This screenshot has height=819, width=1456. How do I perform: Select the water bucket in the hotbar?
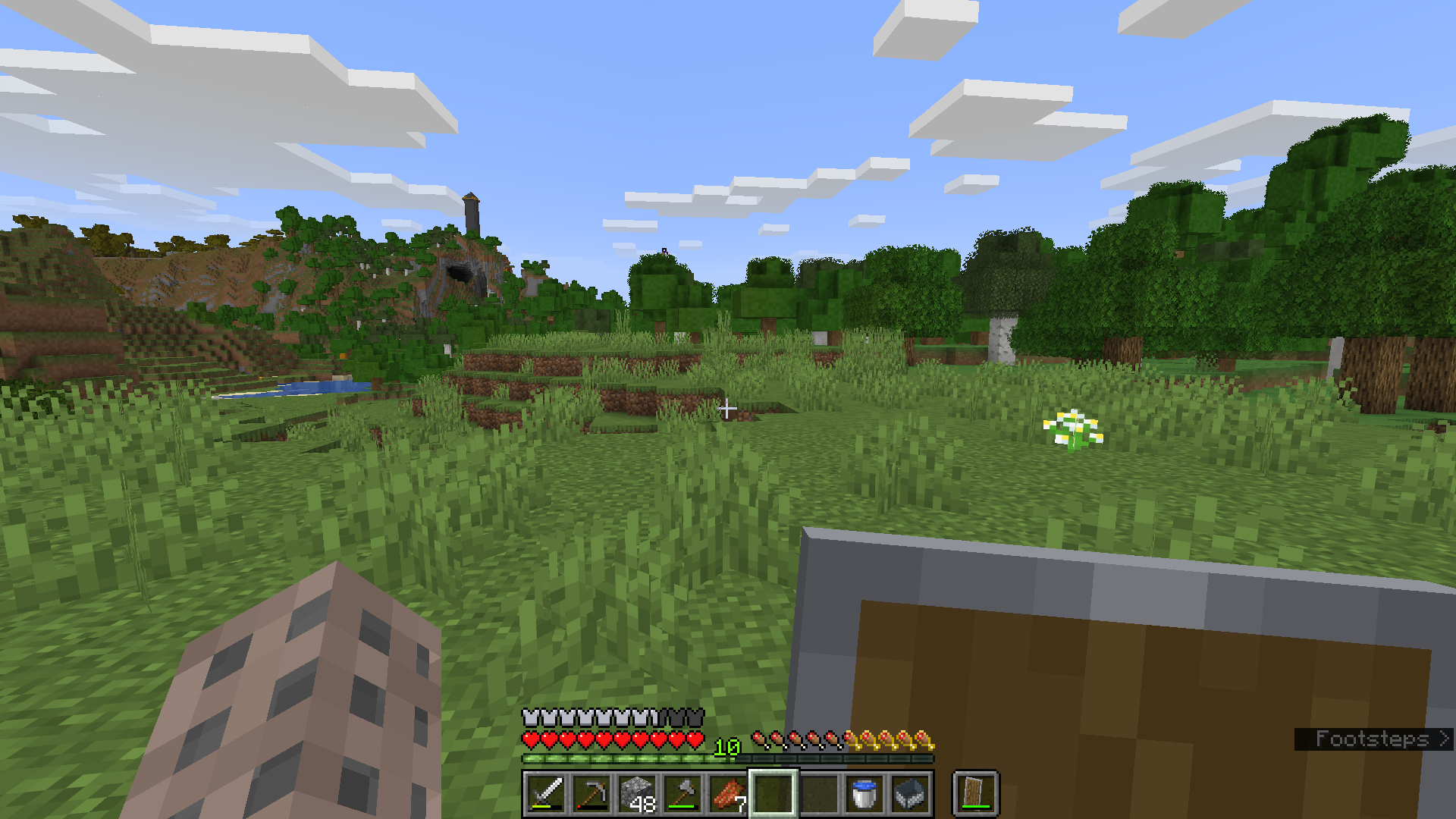(863, 793)
